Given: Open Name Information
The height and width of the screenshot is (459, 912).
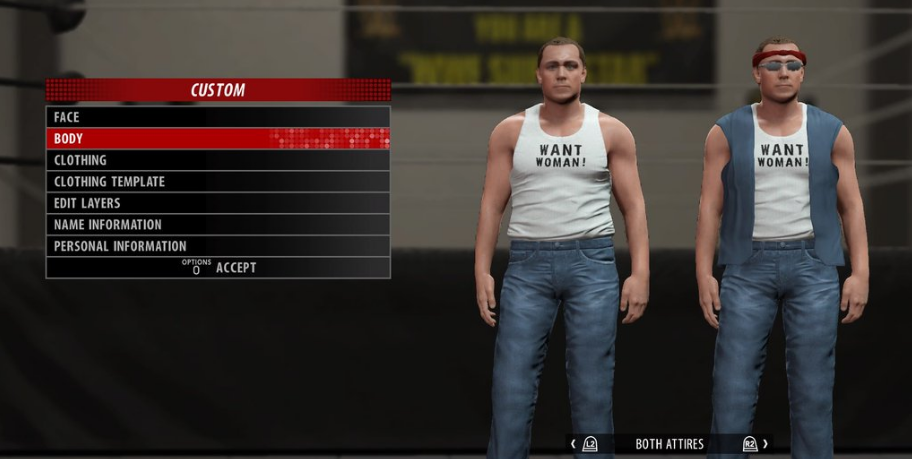Looking at the screenshot, I should 217,225.
